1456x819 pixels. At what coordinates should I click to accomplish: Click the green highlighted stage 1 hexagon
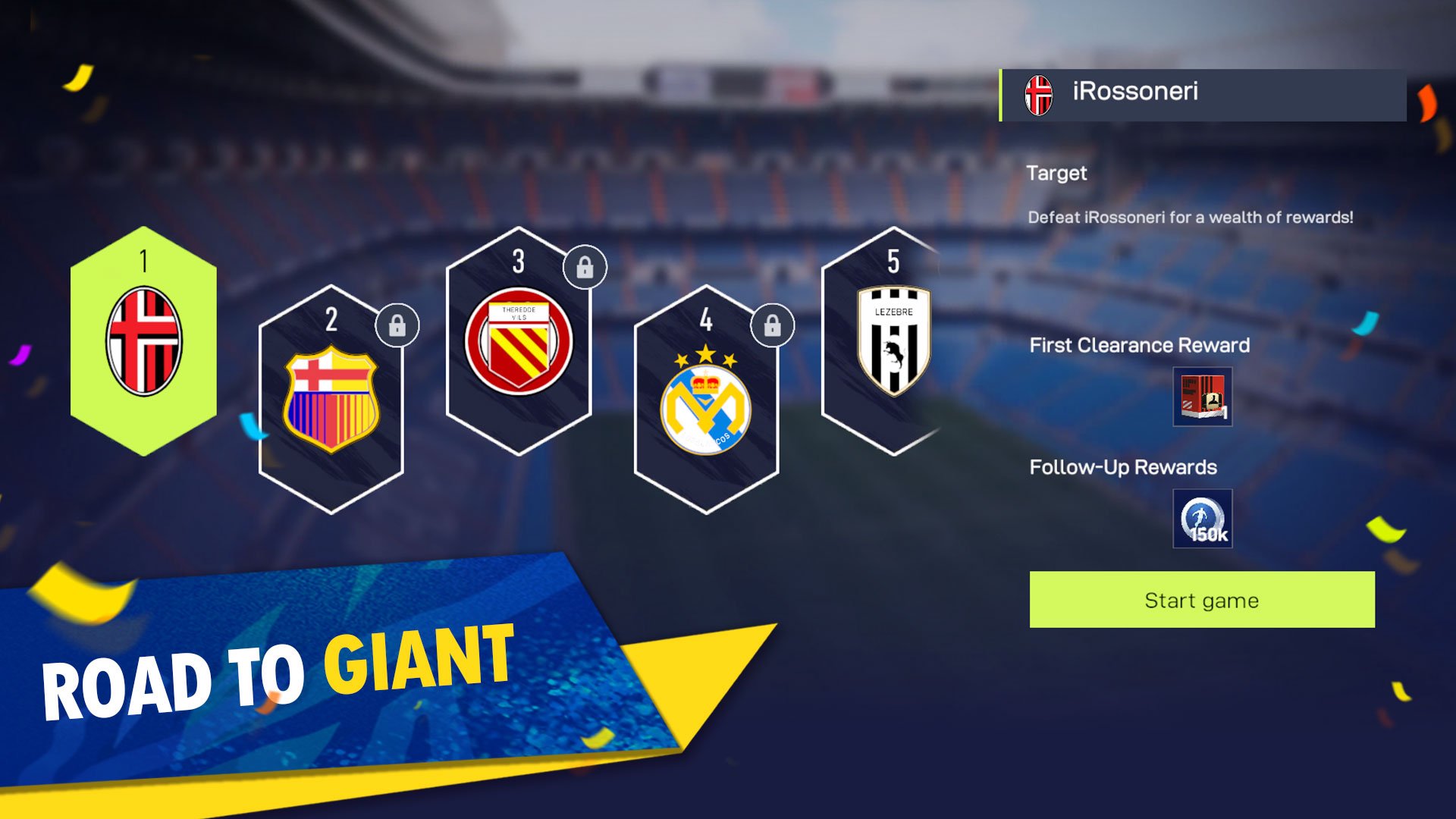point(141,345)
